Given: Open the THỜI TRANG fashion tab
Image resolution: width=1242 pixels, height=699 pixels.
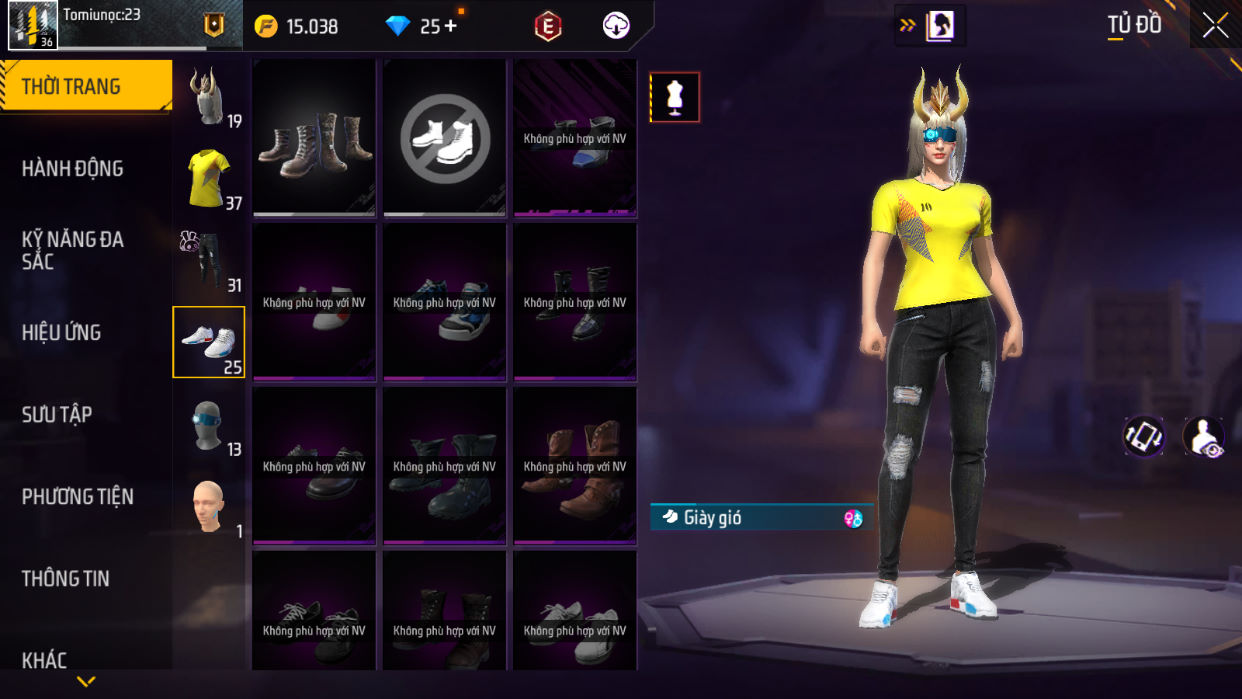Looking at the screenshot, I should click(85, 87).
